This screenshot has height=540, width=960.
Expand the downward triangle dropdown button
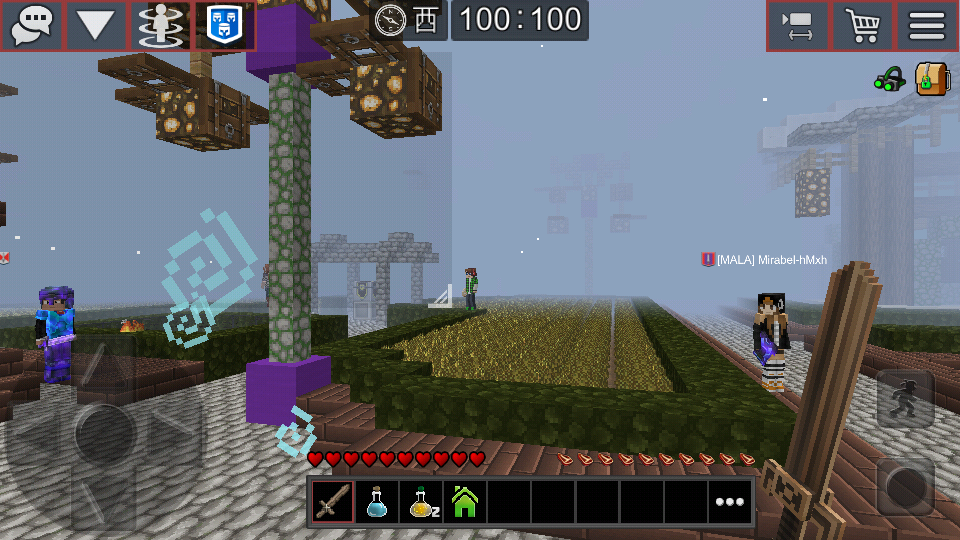96,25
